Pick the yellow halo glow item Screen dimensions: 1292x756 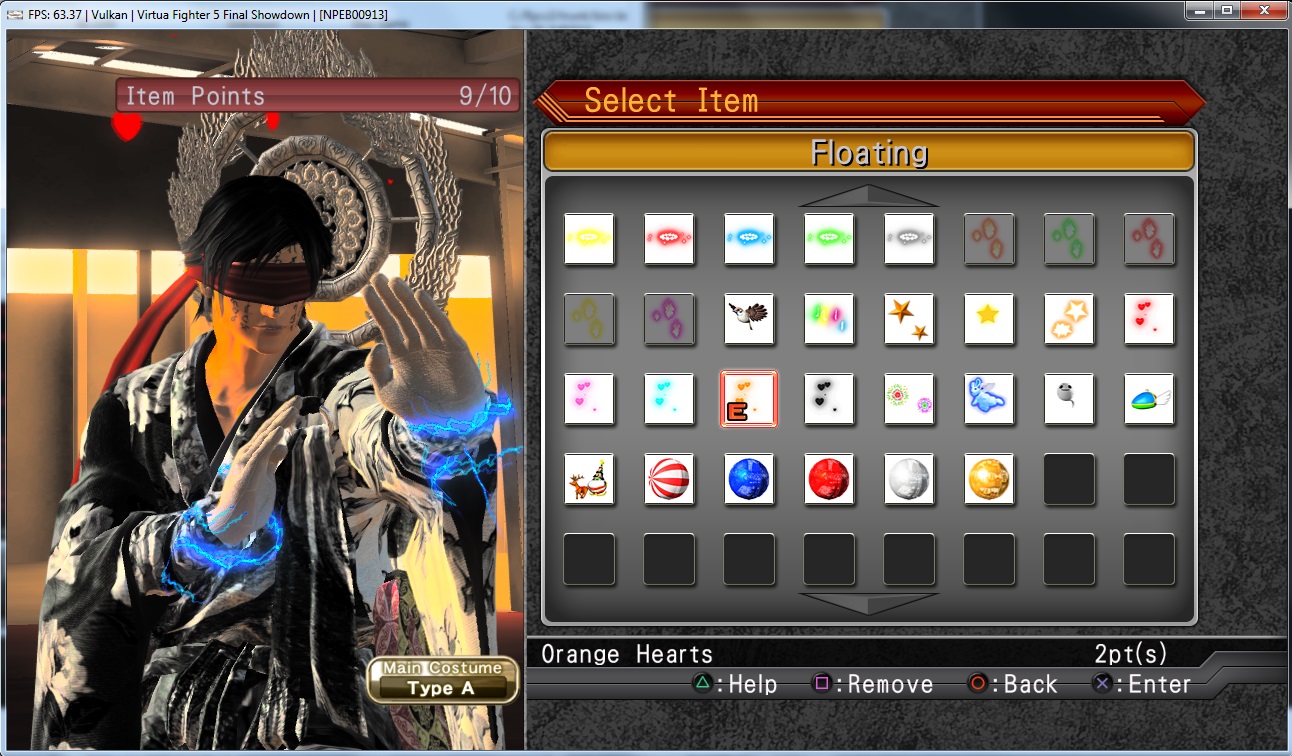point(589,239)
